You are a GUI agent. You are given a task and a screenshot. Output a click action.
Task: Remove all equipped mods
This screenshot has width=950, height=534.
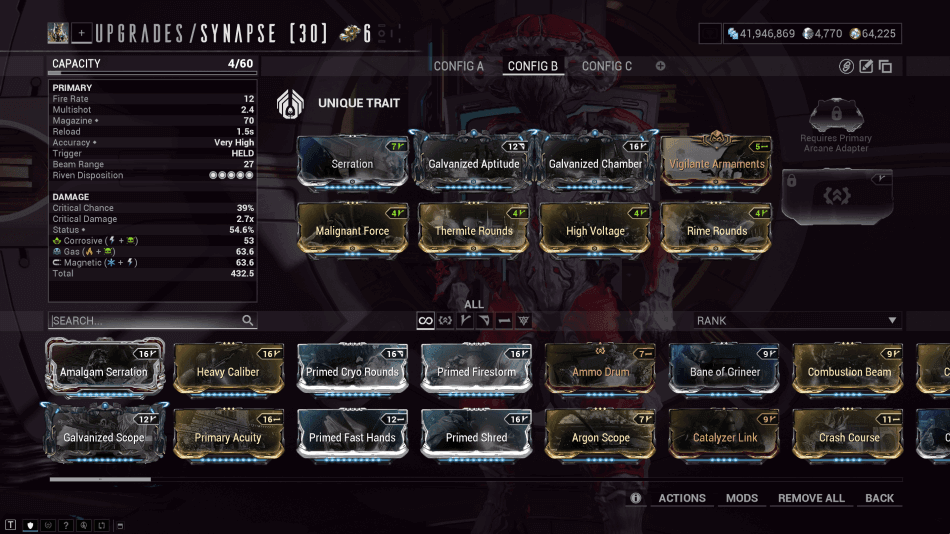coord(811,498)
